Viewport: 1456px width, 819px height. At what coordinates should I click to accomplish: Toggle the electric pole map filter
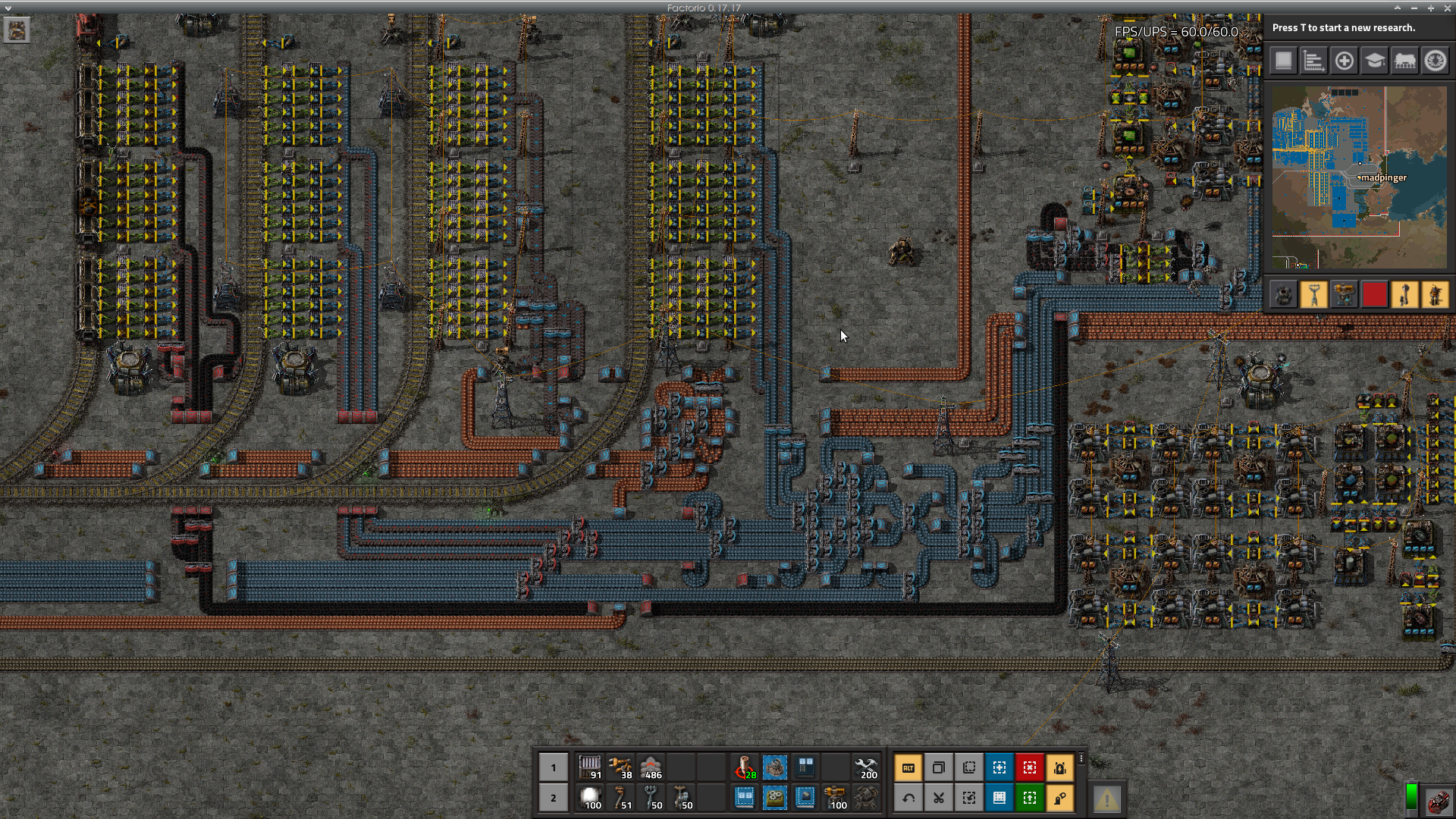pos(1314,294)
